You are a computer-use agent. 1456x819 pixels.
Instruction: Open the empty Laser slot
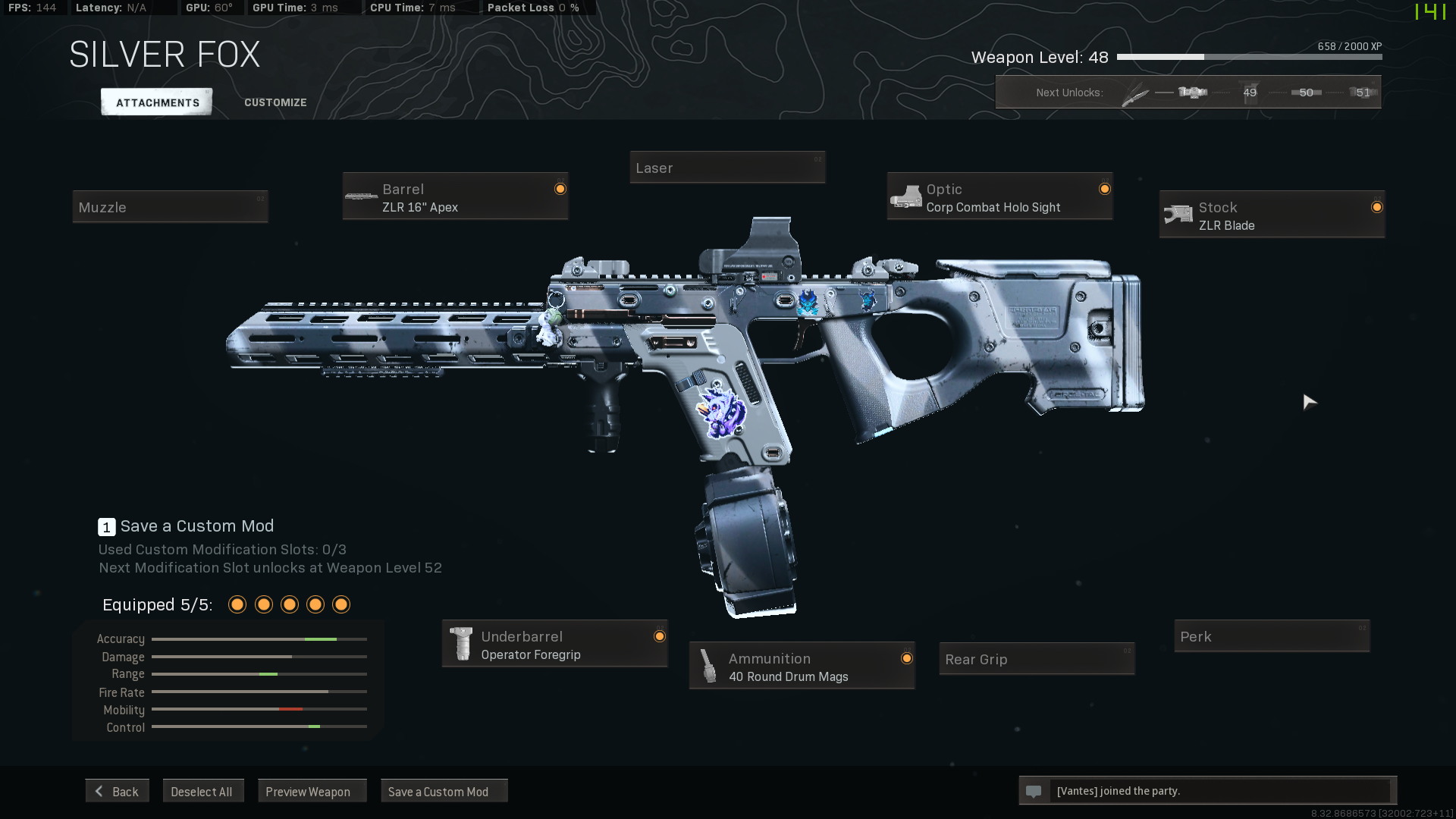point(726,168)
